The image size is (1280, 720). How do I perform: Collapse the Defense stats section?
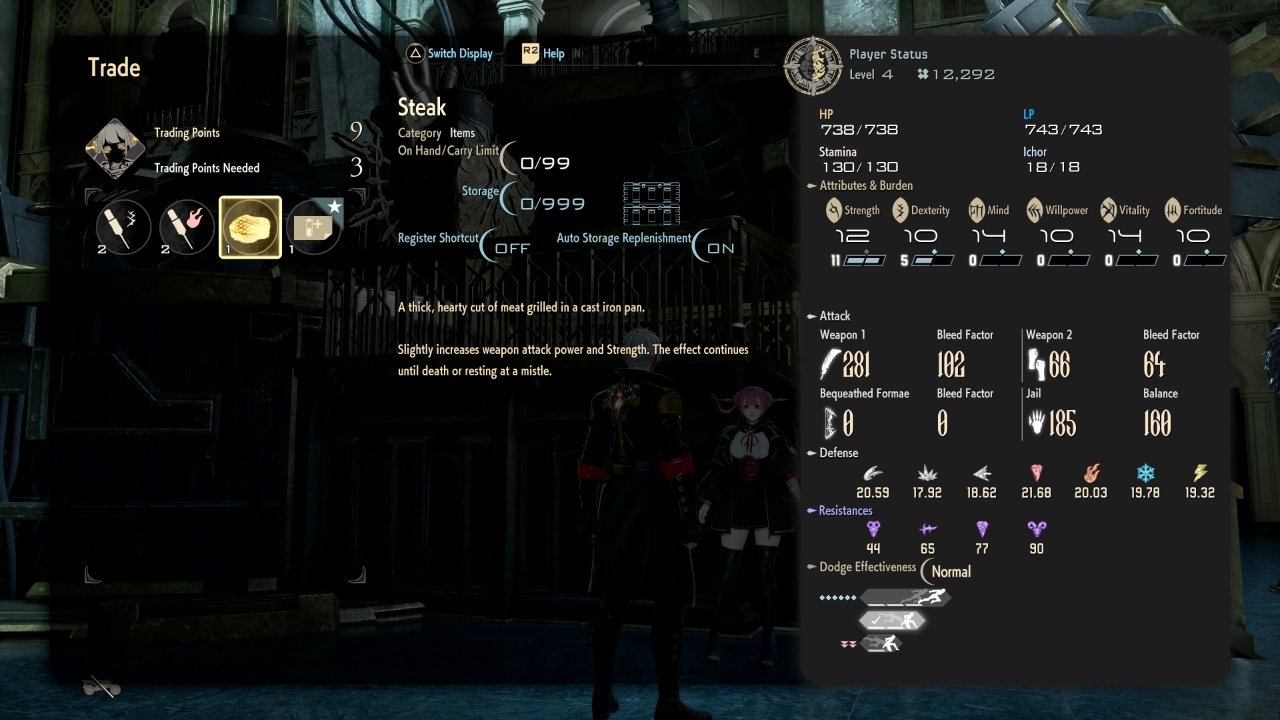pyautogui.click(x=812, y=453)
